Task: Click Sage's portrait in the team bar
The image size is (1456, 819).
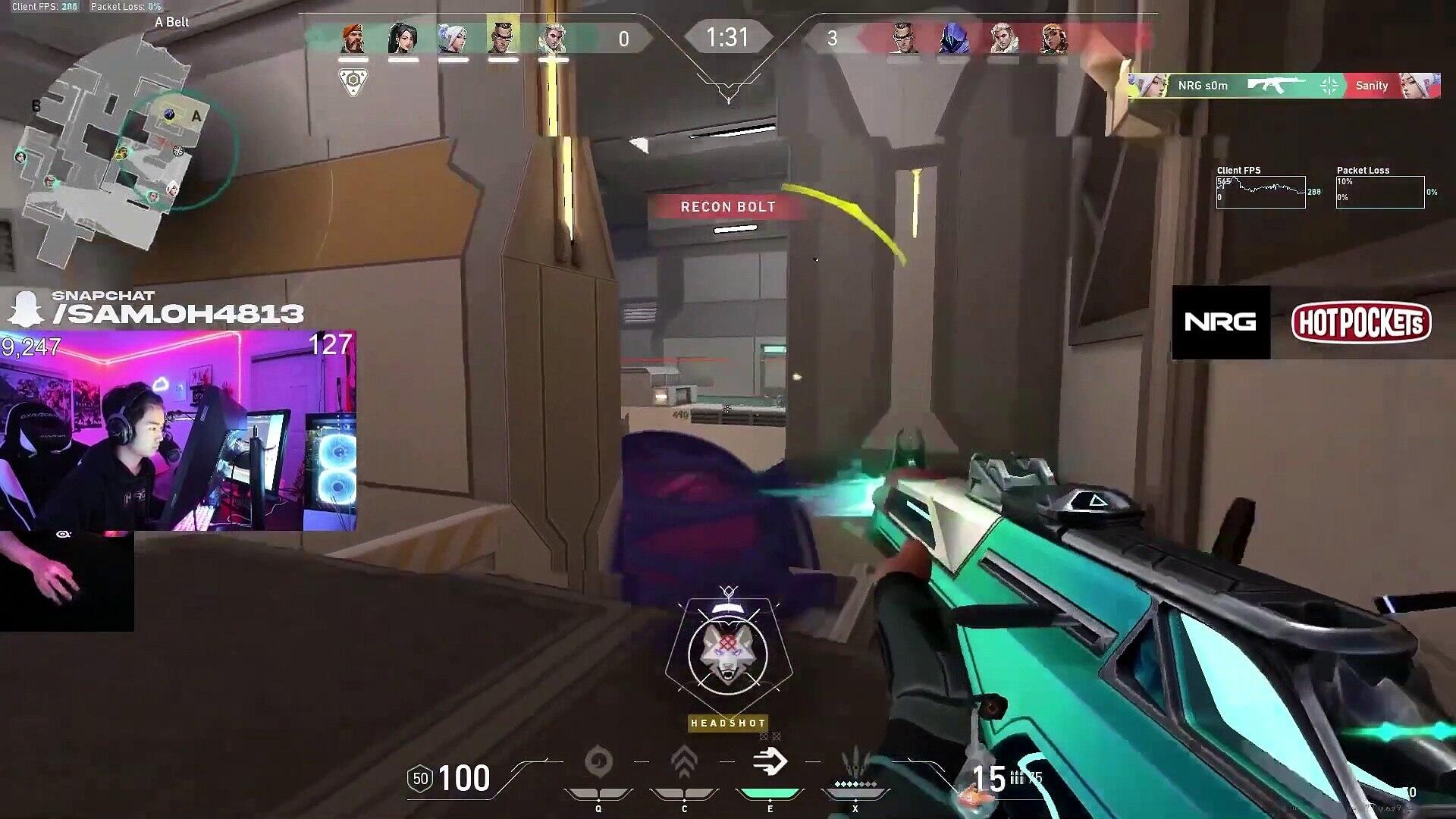Action: 403,38
